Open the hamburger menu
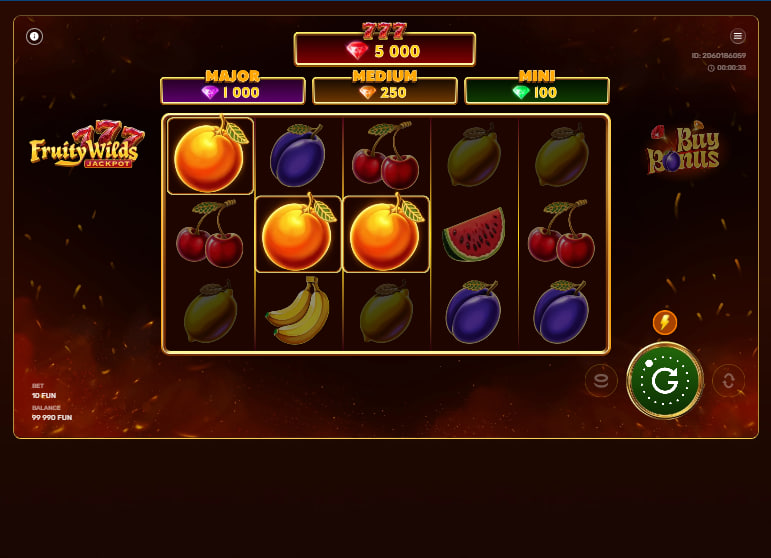Screen dimensions: 771x558 pos(738,36)
